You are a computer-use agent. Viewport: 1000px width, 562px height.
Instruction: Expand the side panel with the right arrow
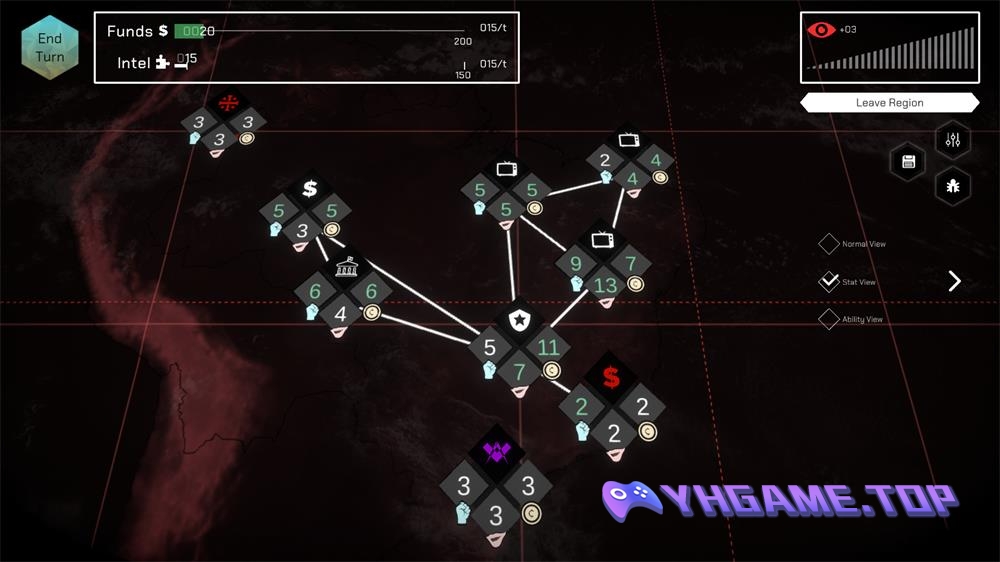point(954,281)
